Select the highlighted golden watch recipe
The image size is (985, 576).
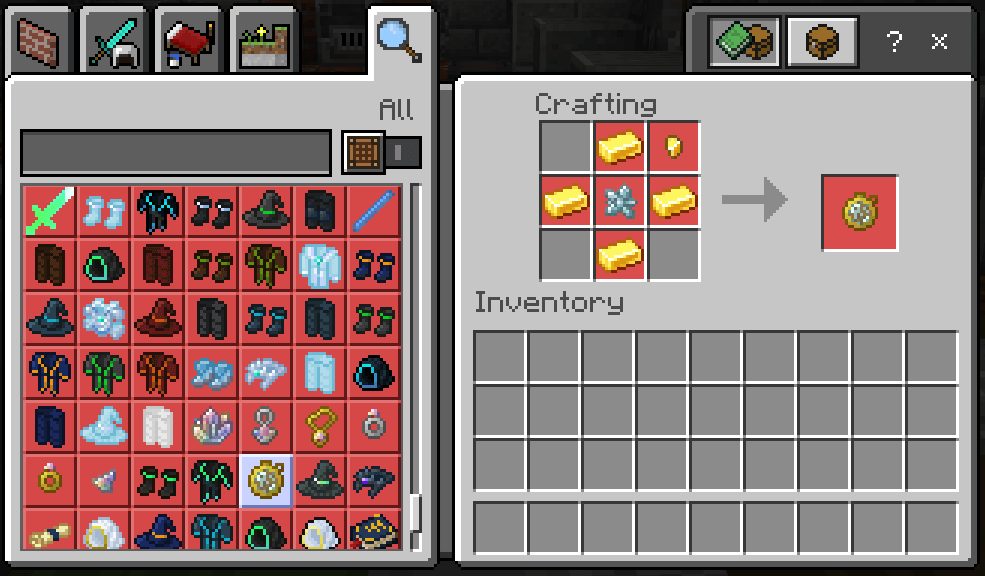point(266,480)
